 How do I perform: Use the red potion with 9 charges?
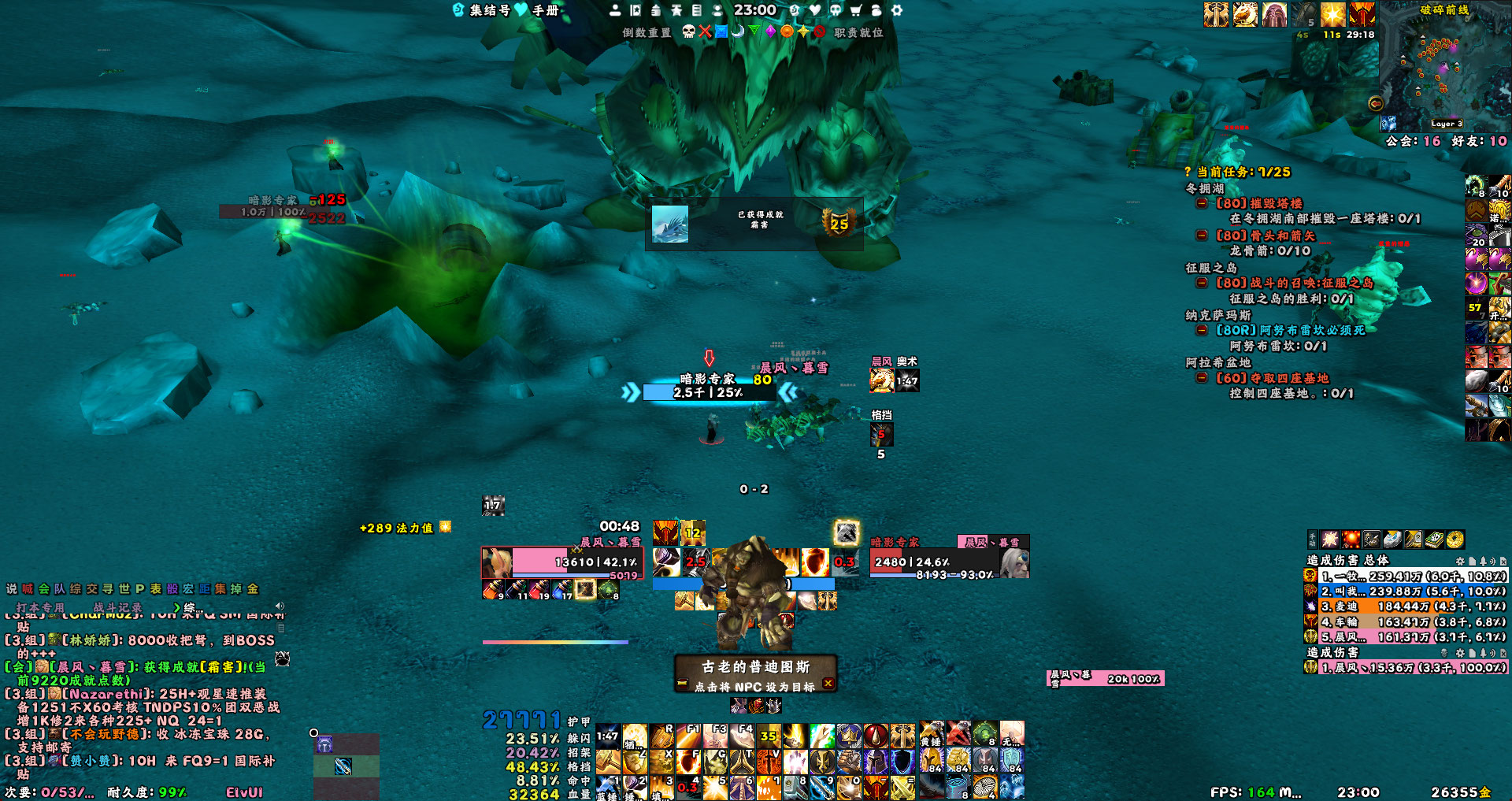493,589
